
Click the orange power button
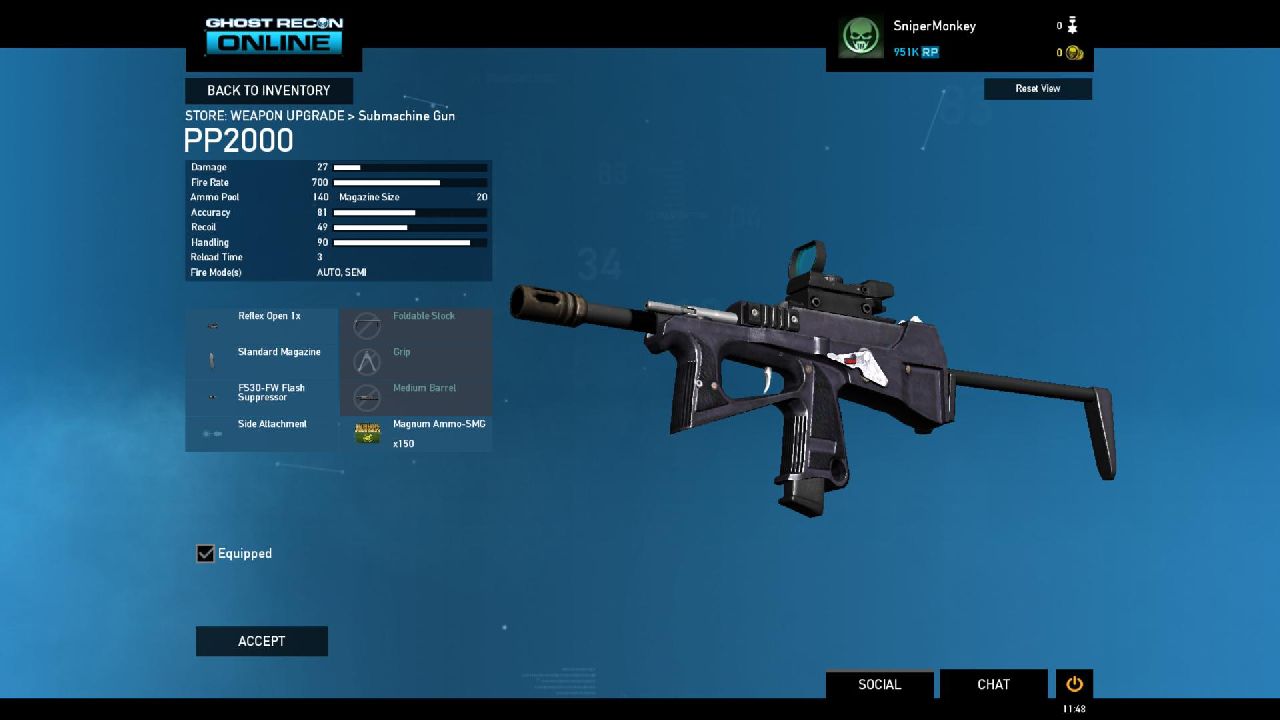[x=1074, y=684]
